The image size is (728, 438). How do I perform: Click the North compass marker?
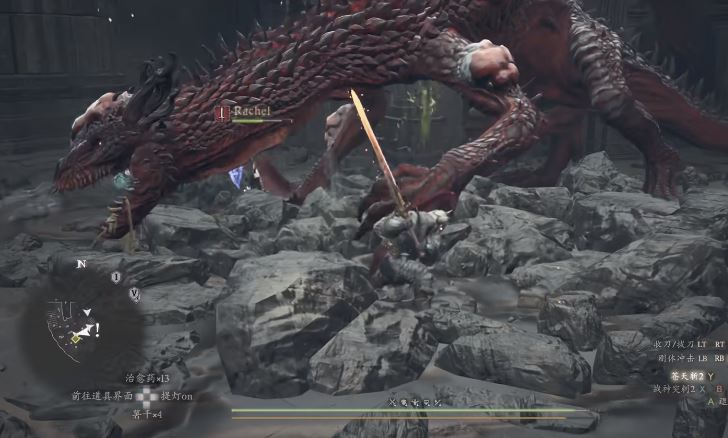click(79, 266)
